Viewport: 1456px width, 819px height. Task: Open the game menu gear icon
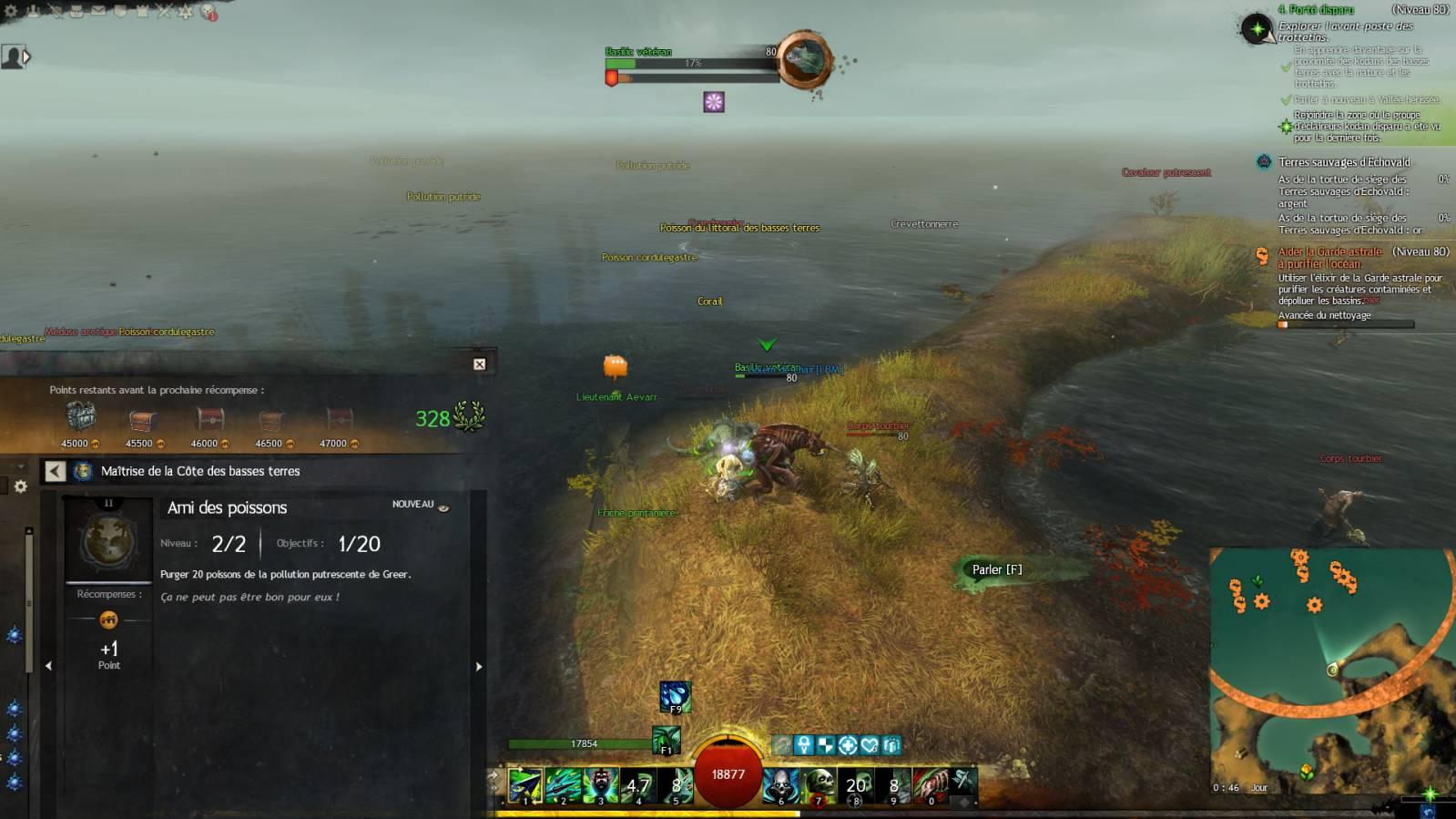[x=11, y=11]
